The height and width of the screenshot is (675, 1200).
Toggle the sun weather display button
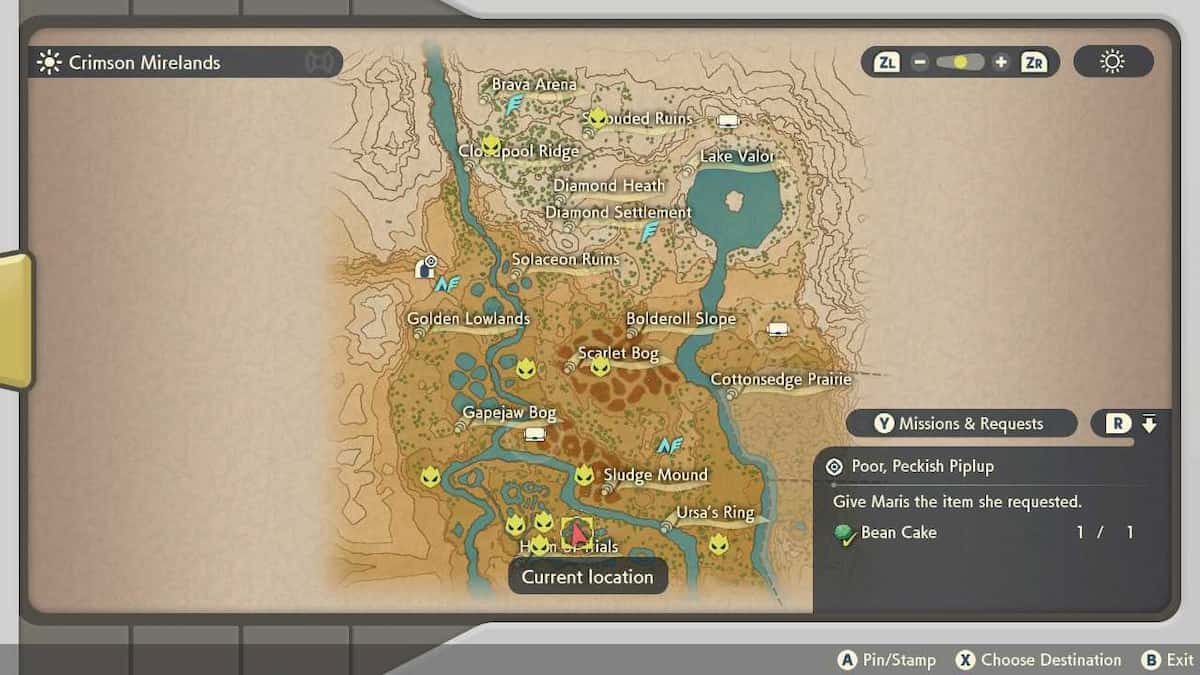point(1112,62)
